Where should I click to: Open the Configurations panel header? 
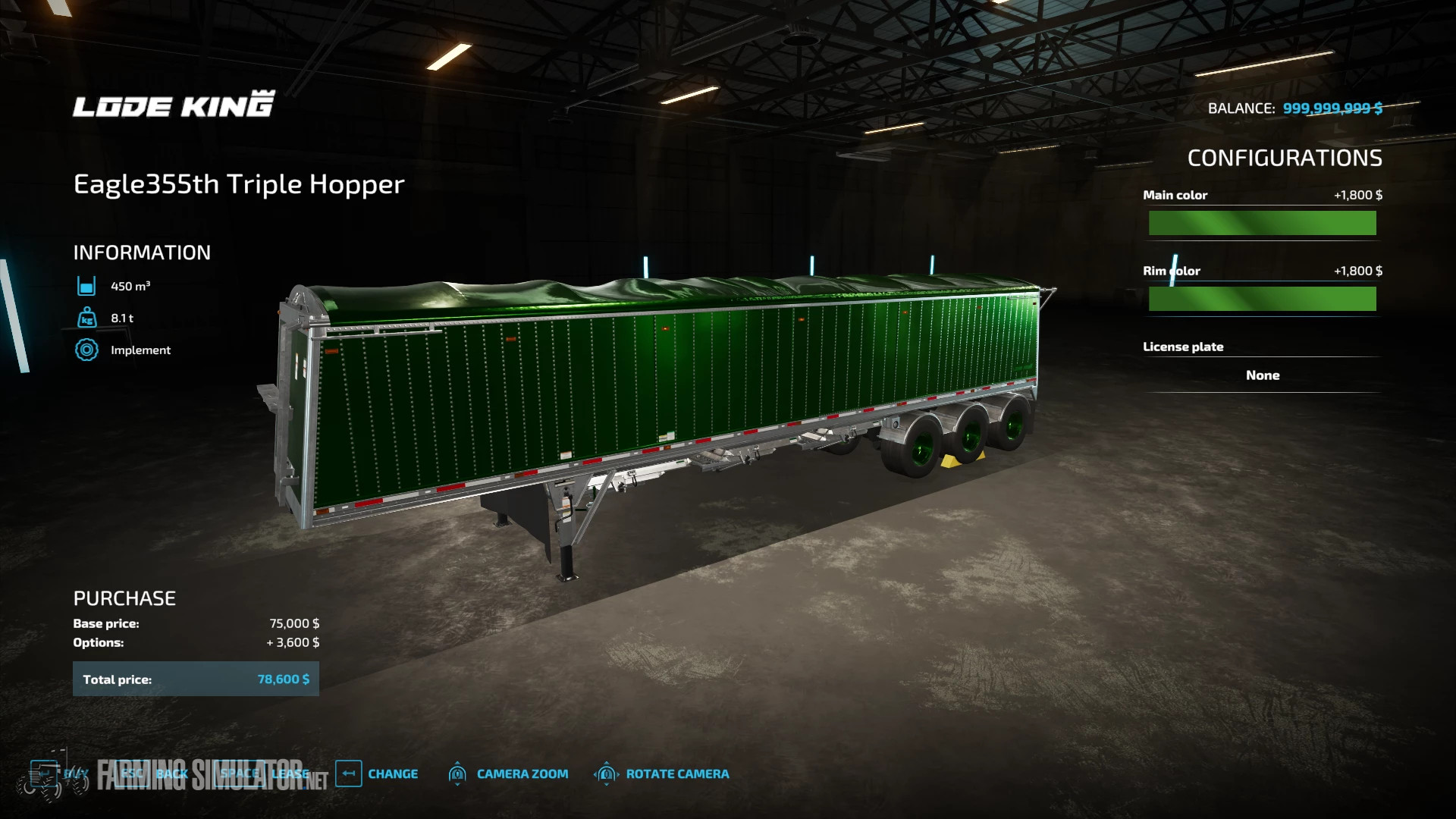click(1285, 158)
